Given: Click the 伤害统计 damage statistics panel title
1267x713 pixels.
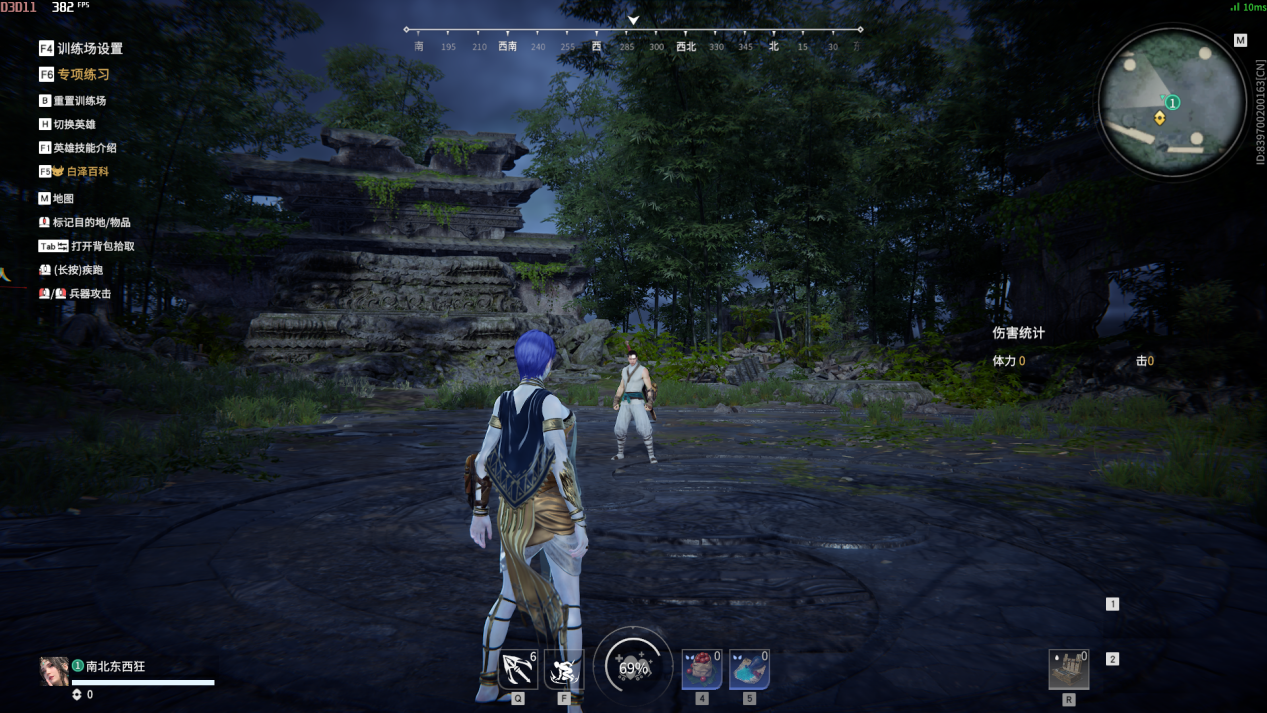Looking at the screenshot, I should (1018, 333).
